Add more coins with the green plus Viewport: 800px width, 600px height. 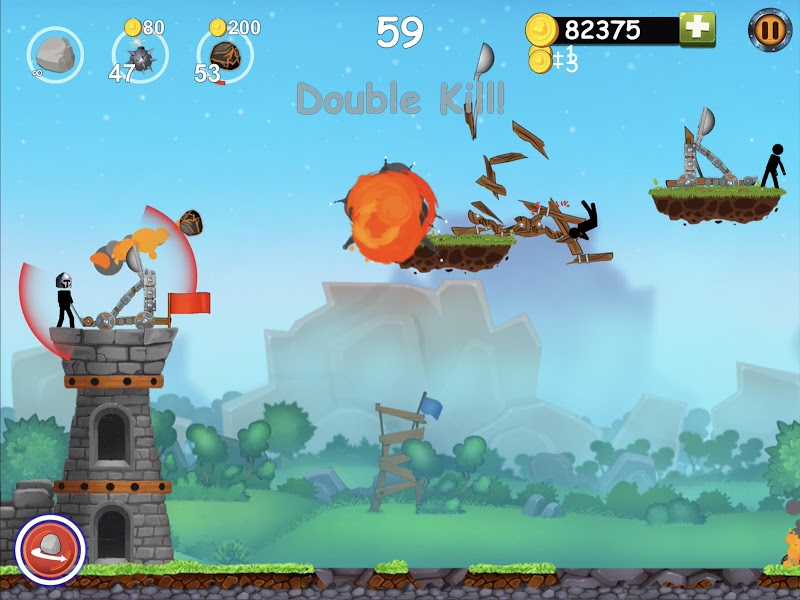[x=697, y=29]
